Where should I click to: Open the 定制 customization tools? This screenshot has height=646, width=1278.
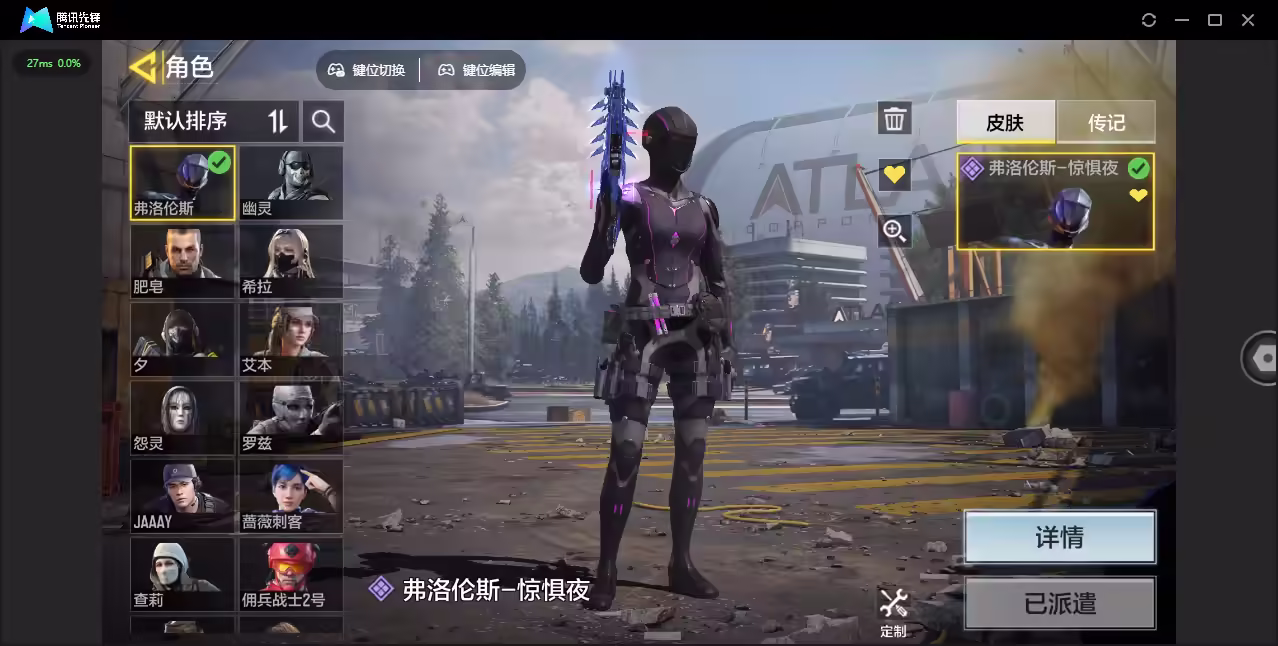pos(893,612)
